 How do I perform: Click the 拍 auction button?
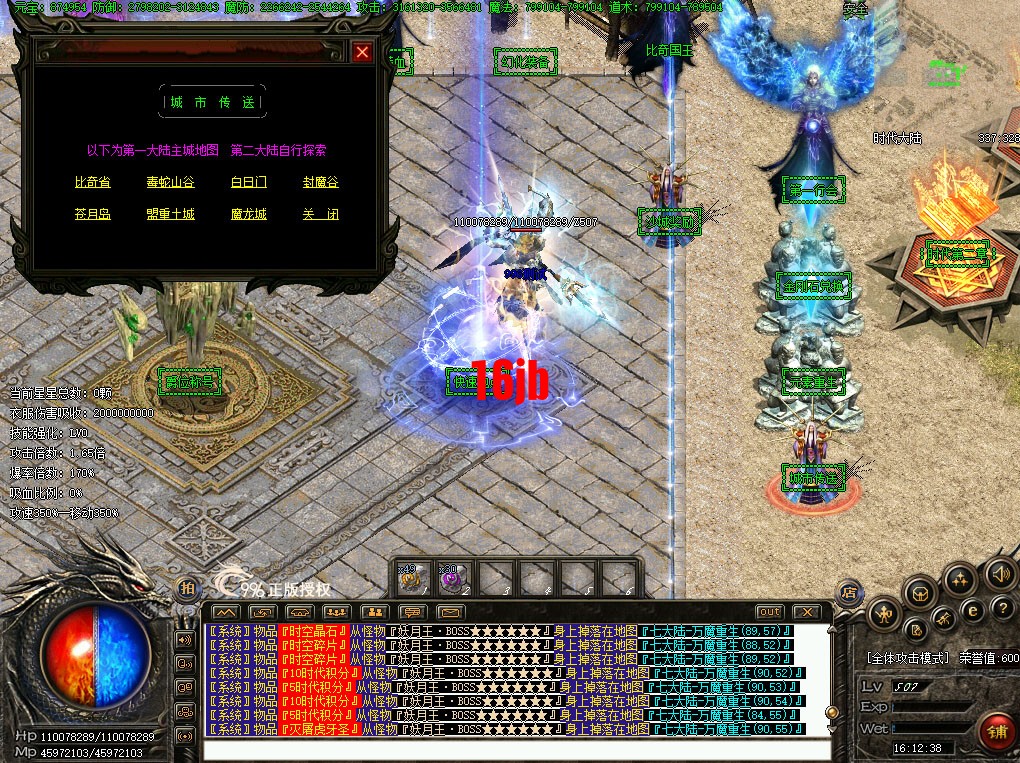[x=186, y=589]
